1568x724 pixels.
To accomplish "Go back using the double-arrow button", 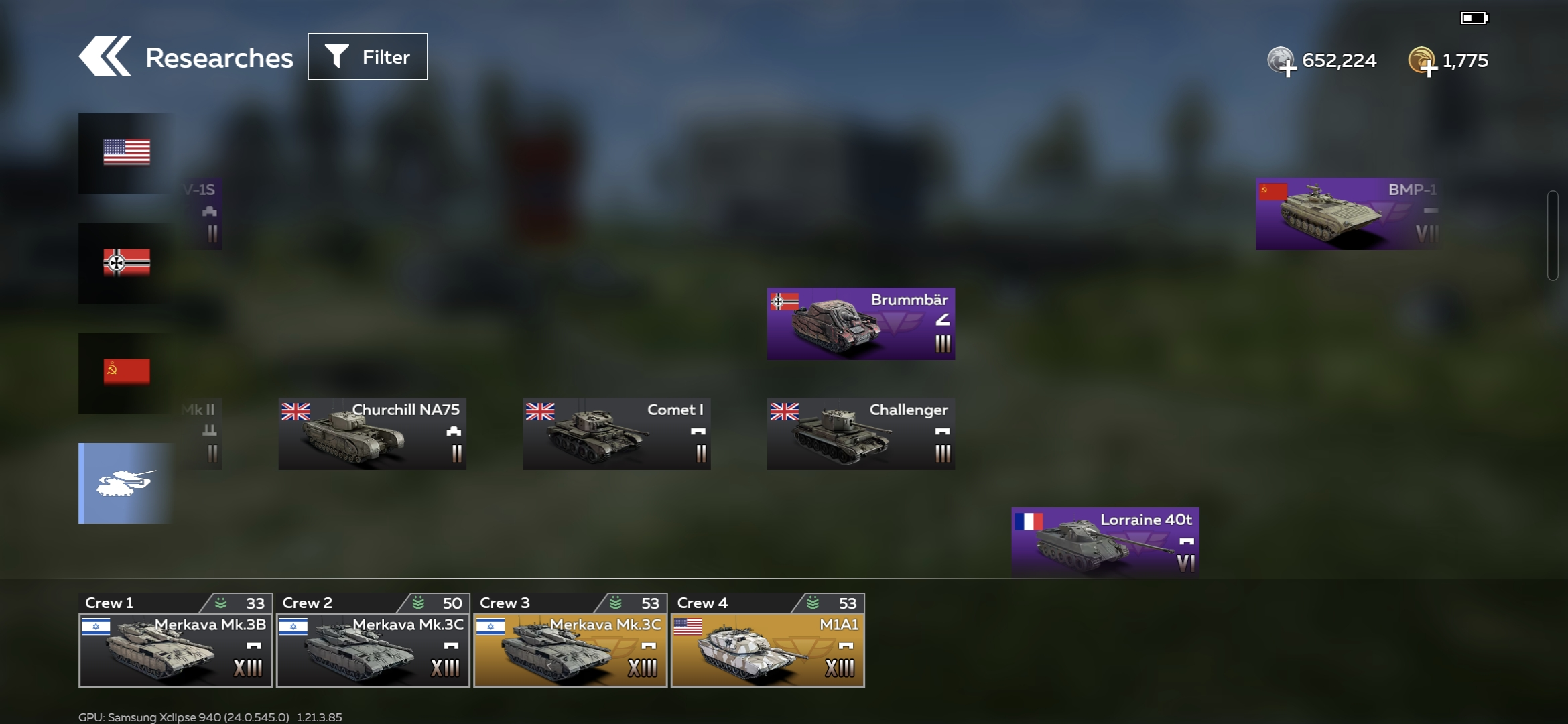I will (x=105, y=57).
